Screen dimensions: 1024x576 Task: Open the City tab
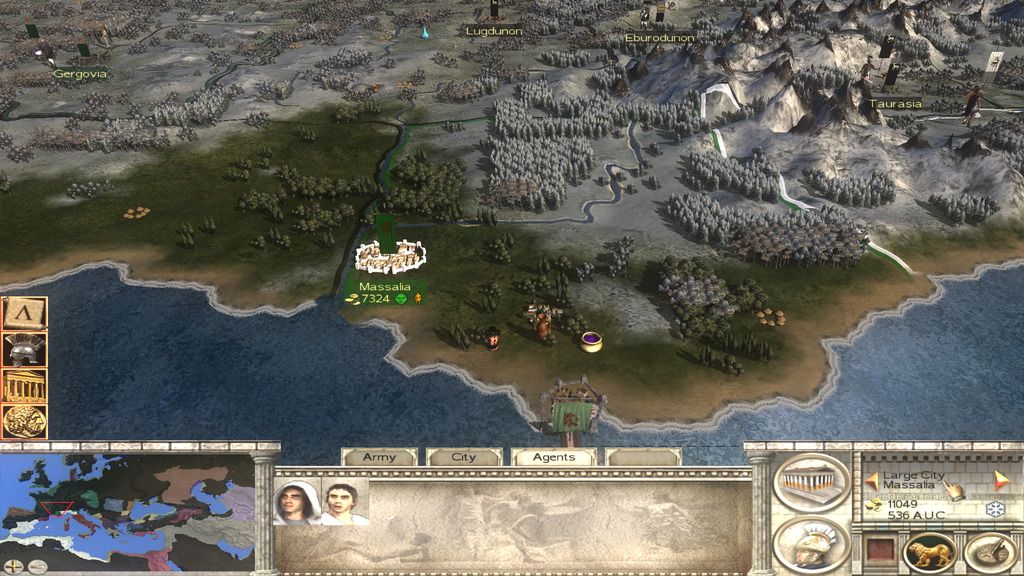[x=464, y=457]
